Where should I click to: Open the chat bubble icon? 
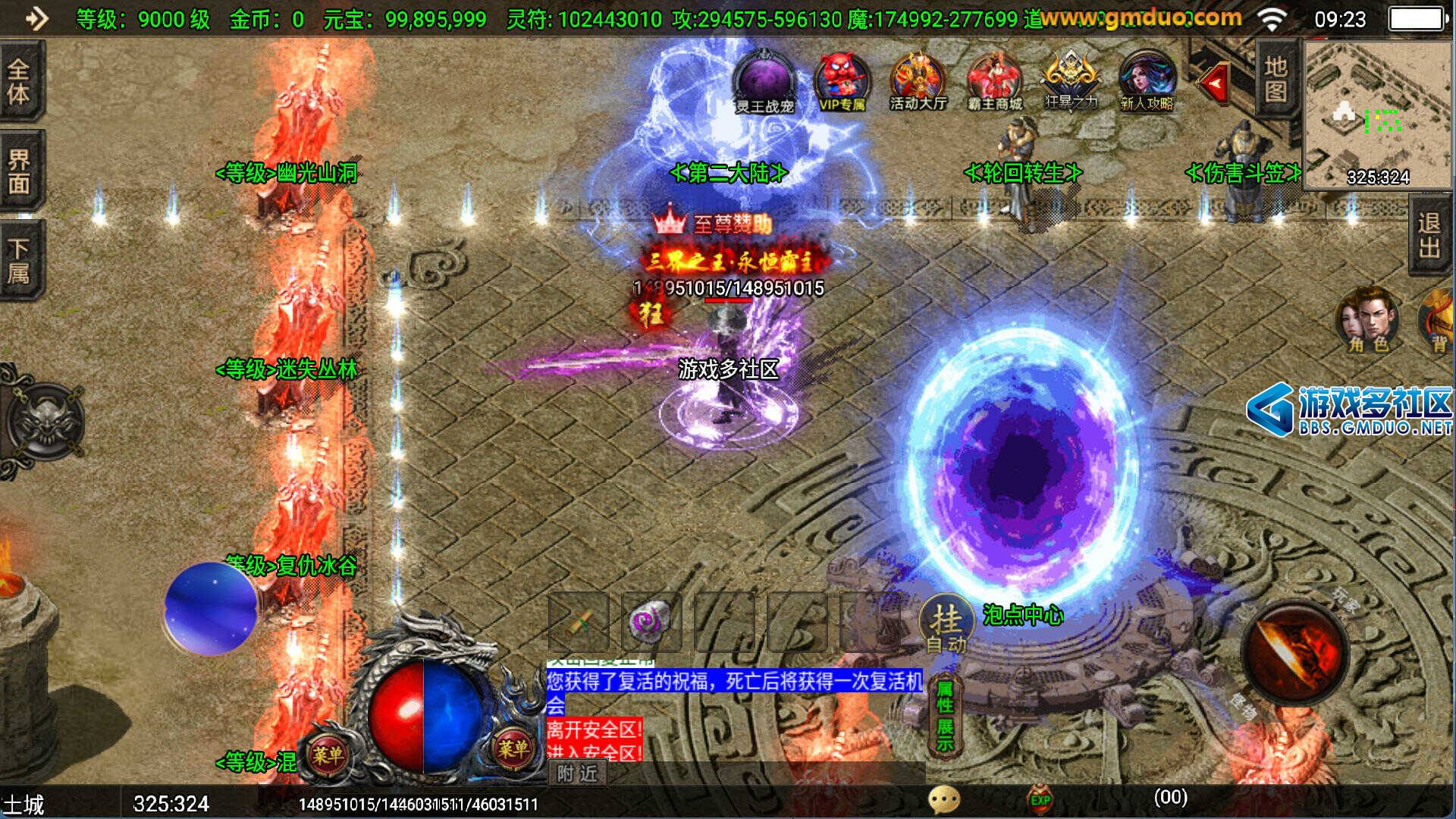pos(944,799)
